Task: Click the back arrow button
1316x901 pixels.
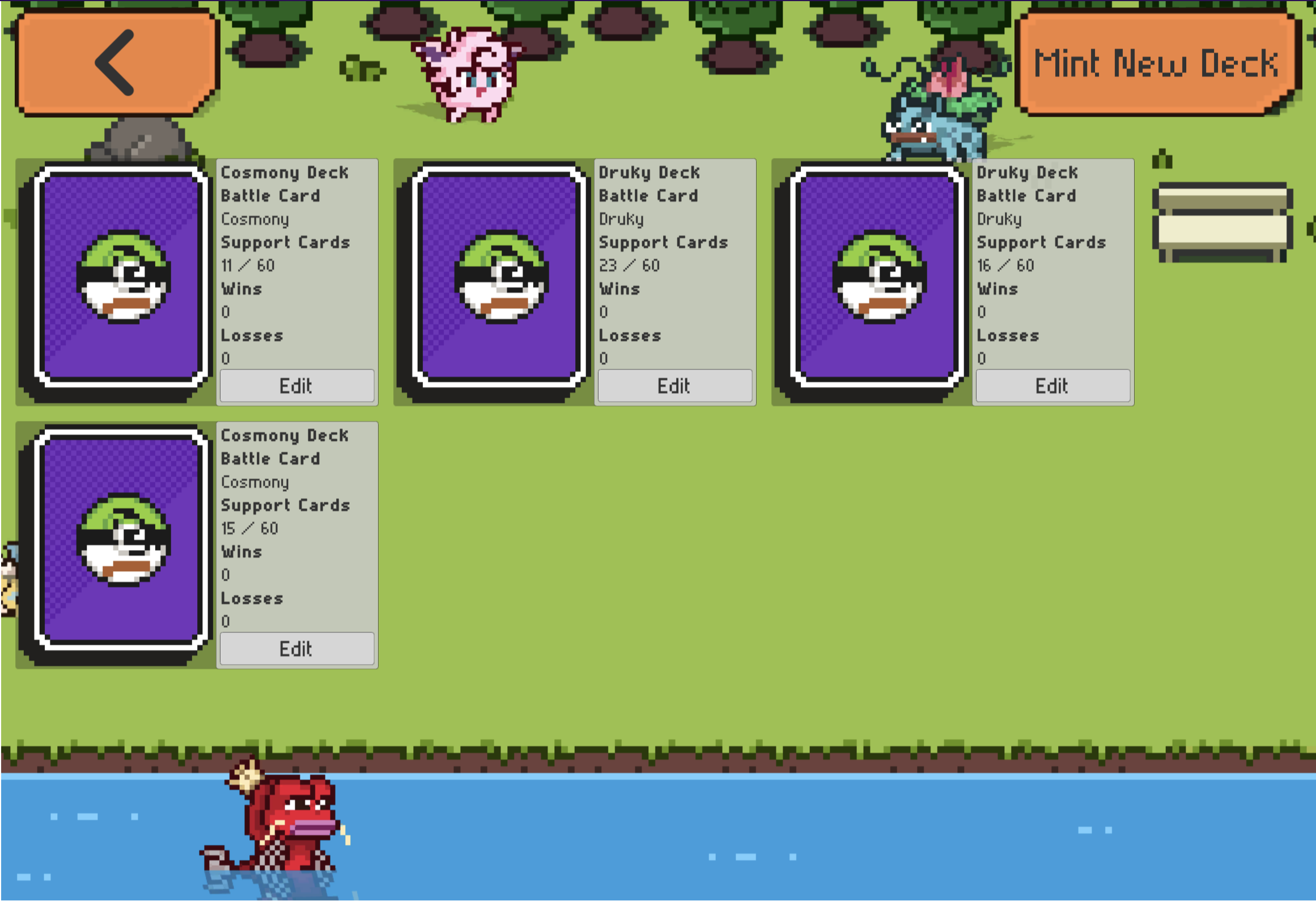Action: coord(116,62)
